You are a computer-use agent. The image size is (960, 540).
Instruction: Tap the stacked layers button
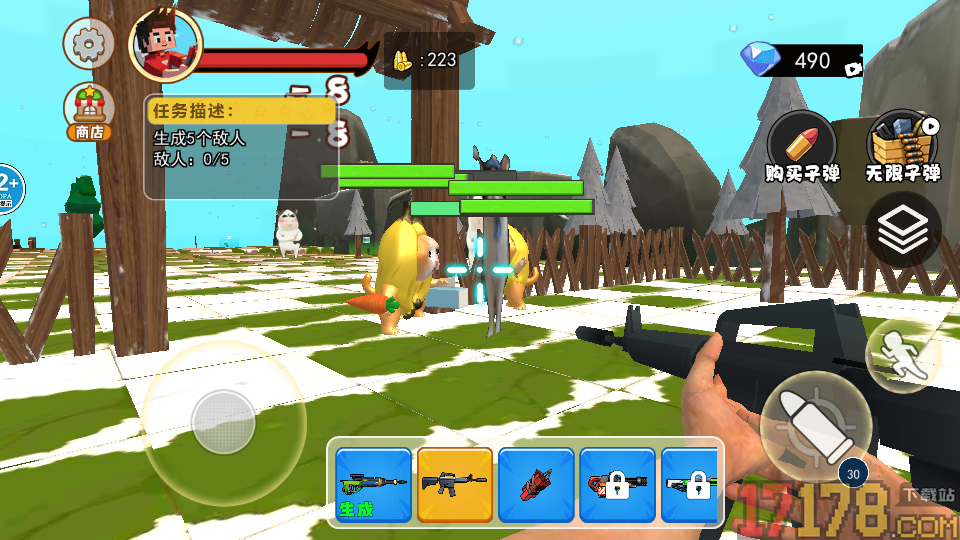point(903,232)
